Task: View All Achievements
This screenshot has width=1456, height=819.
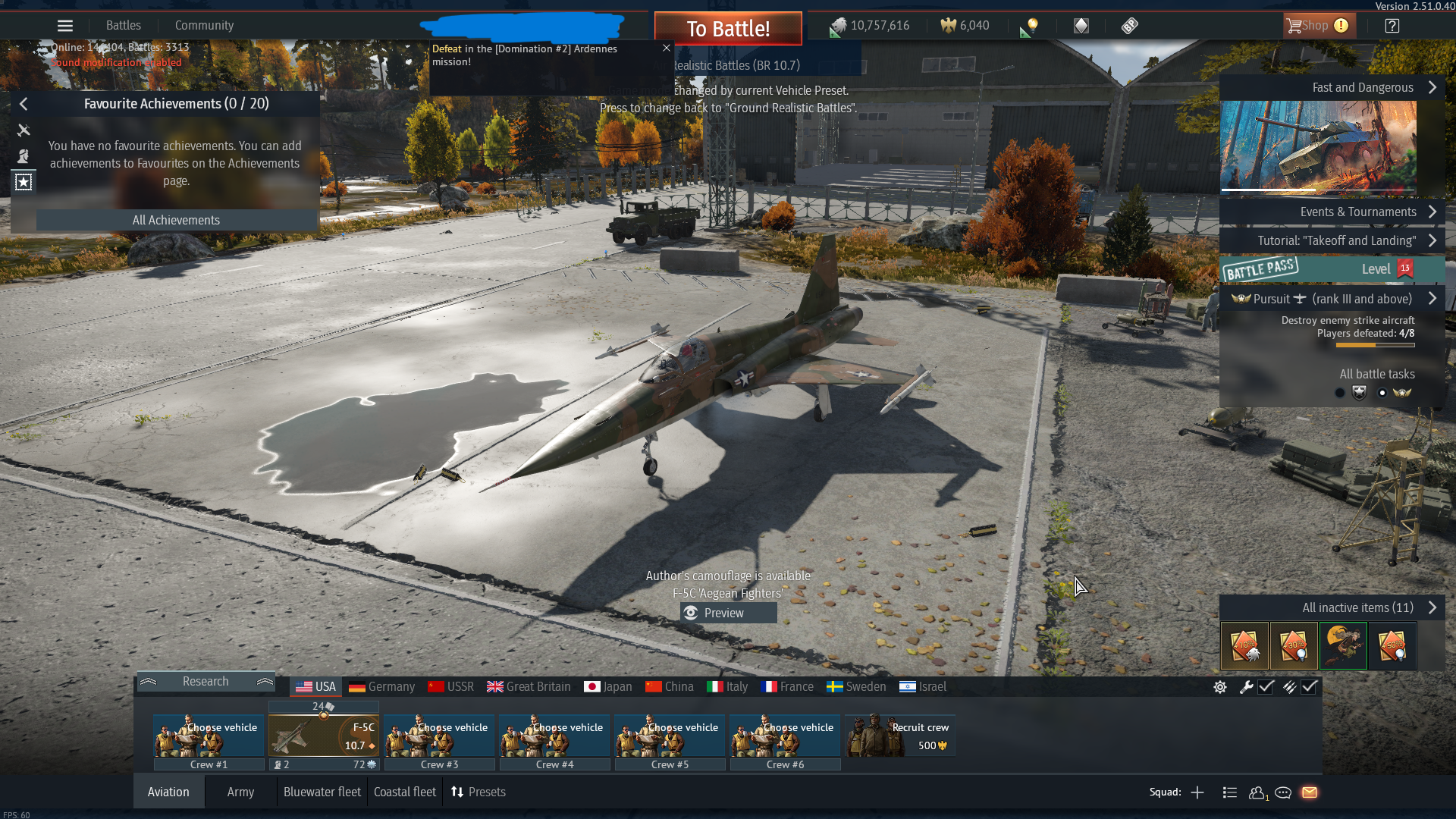Action: [x=176, y=220]
